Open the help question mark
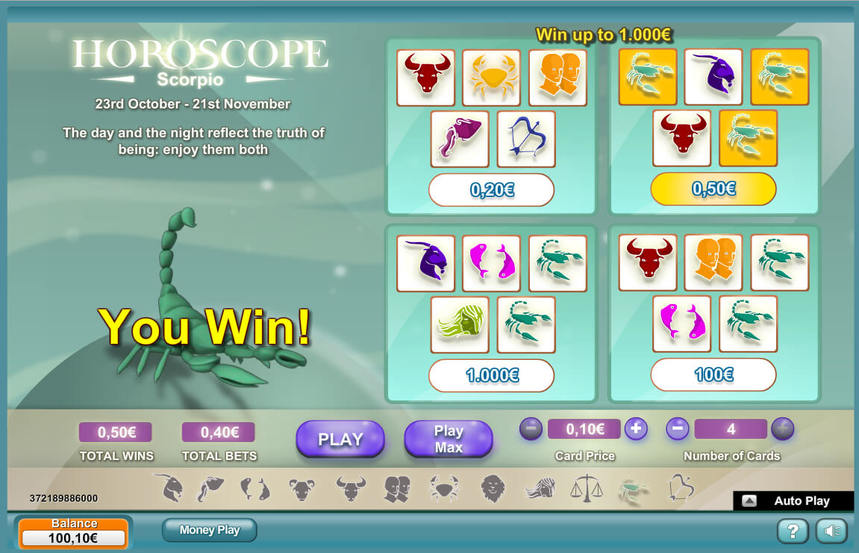This screenshot has width=859, height=553. click(x=792, y=531)
